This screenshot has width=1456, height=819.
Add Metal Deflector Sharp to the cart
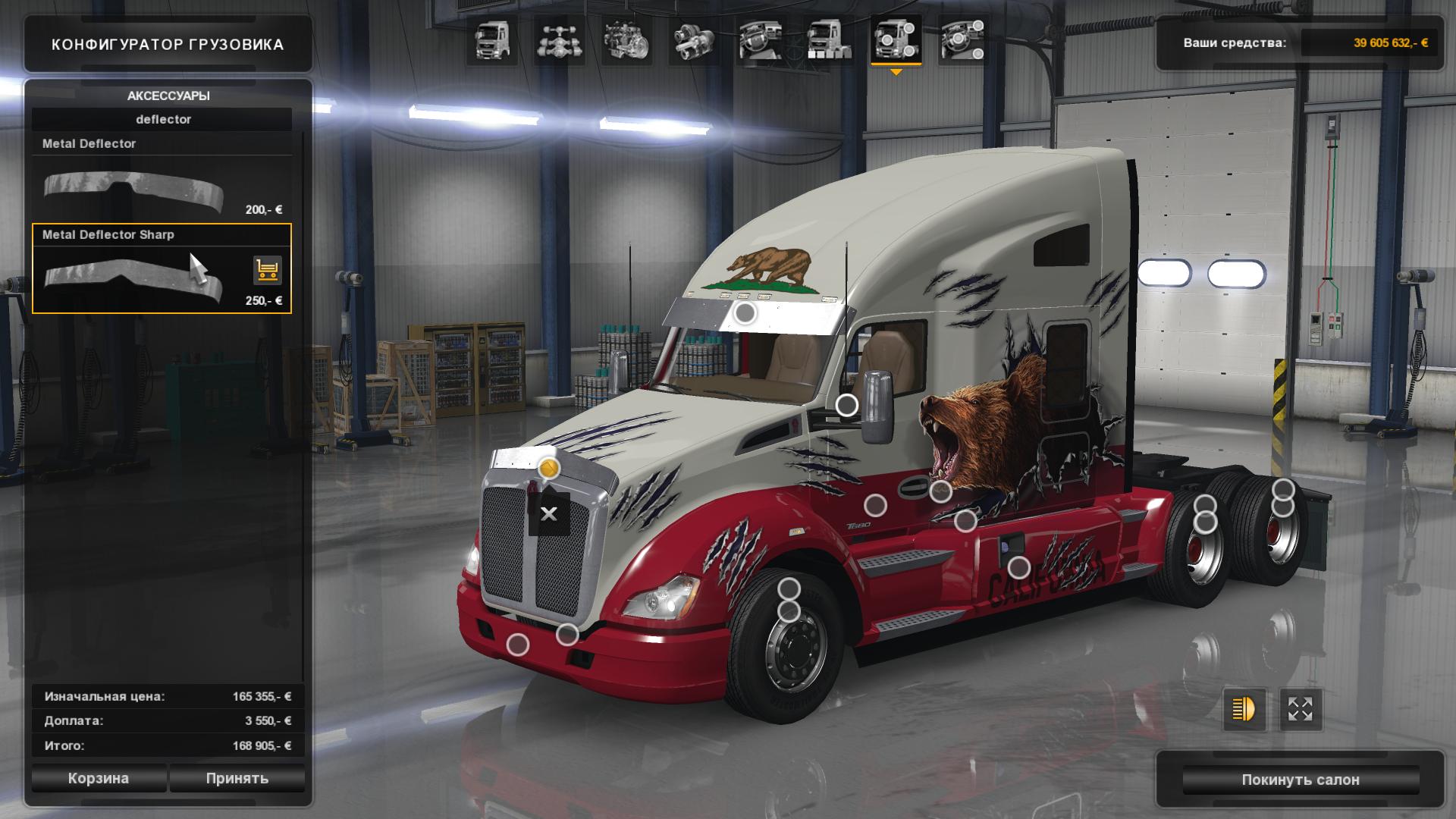[x=267, y=270]
